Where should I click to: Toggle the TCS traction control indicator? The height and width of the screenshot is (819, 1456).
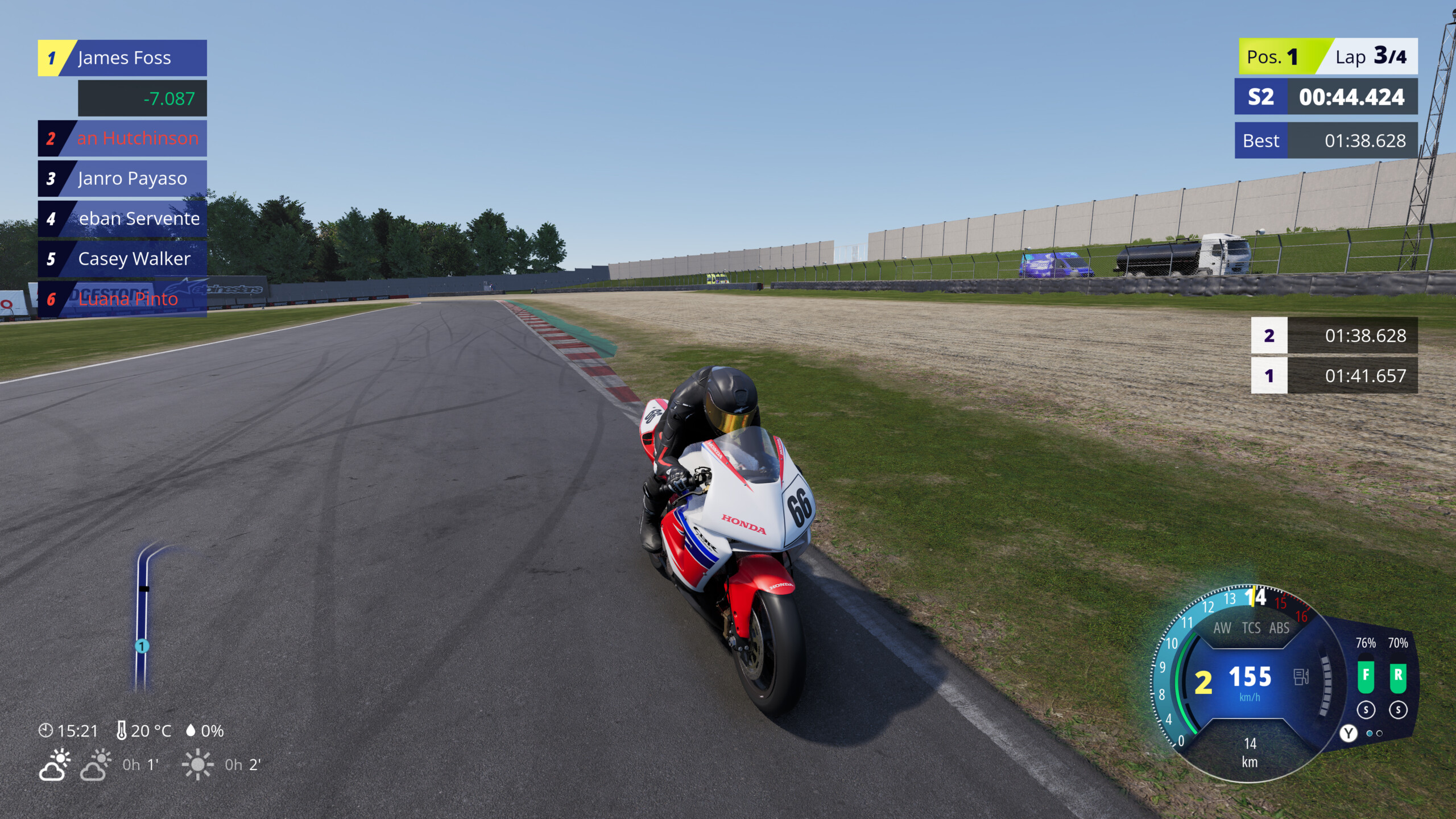pyautogui.click(x=1251, y=627)
